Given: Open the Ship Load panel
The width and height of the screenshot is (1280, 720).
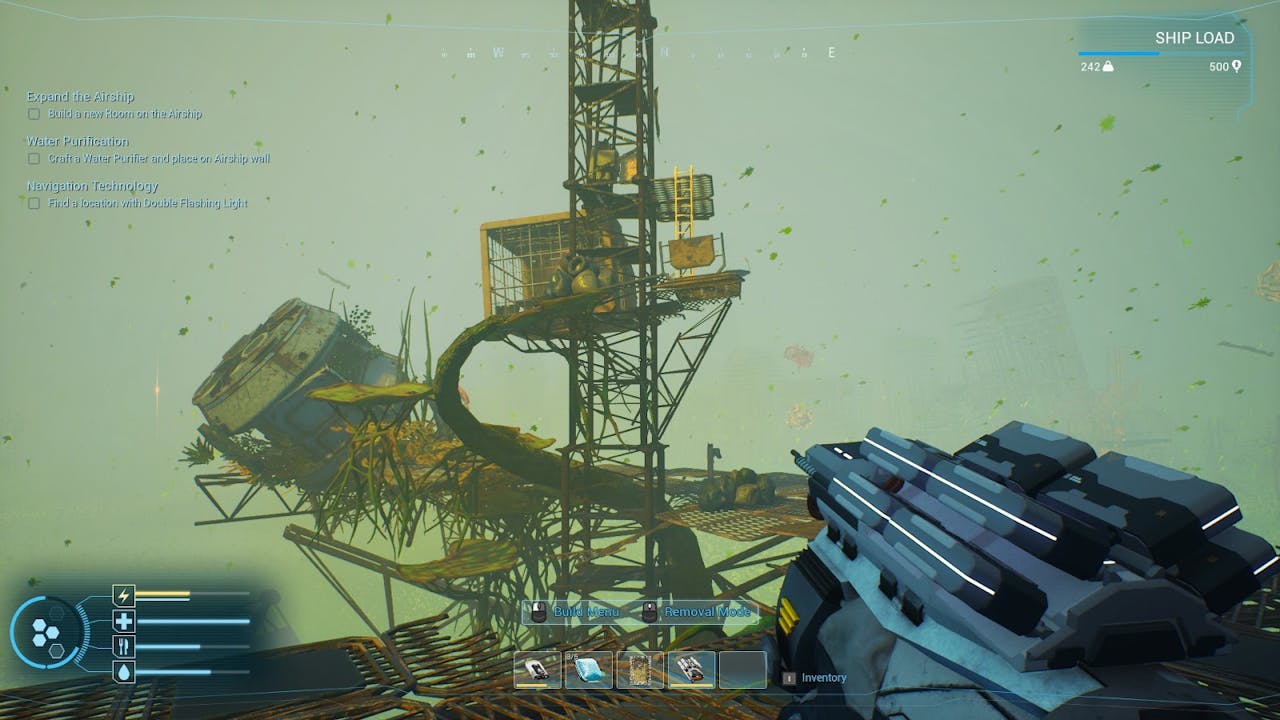Looking at the screenshot, I should (x=1194, y=38).
